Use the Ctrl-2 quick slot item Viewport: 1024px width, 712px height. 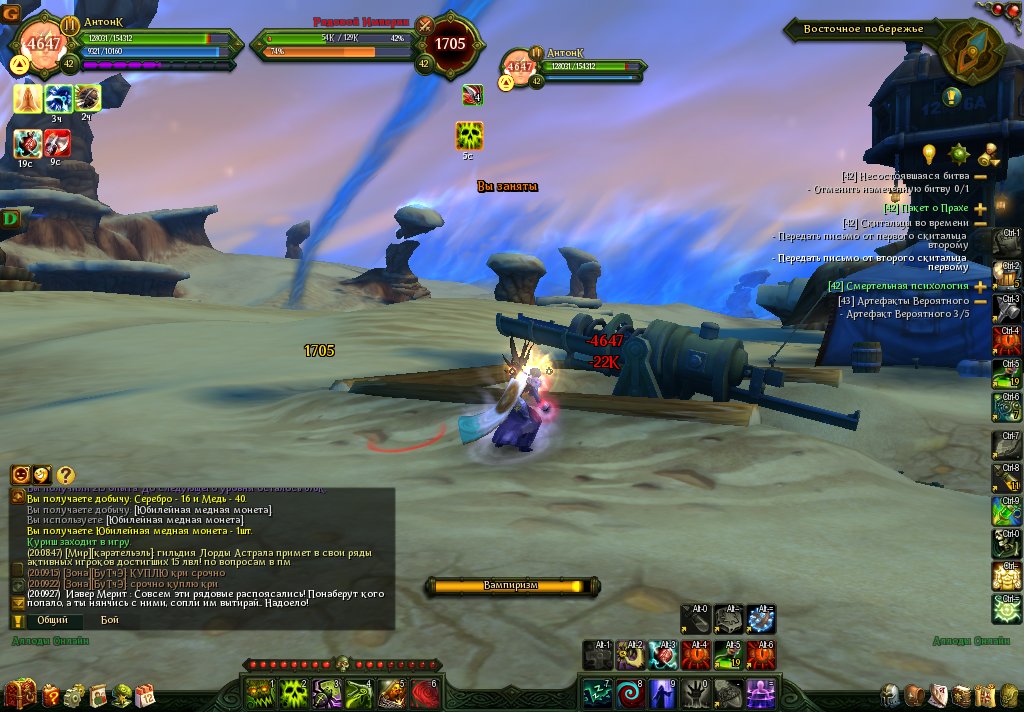tap(1006, 272)
